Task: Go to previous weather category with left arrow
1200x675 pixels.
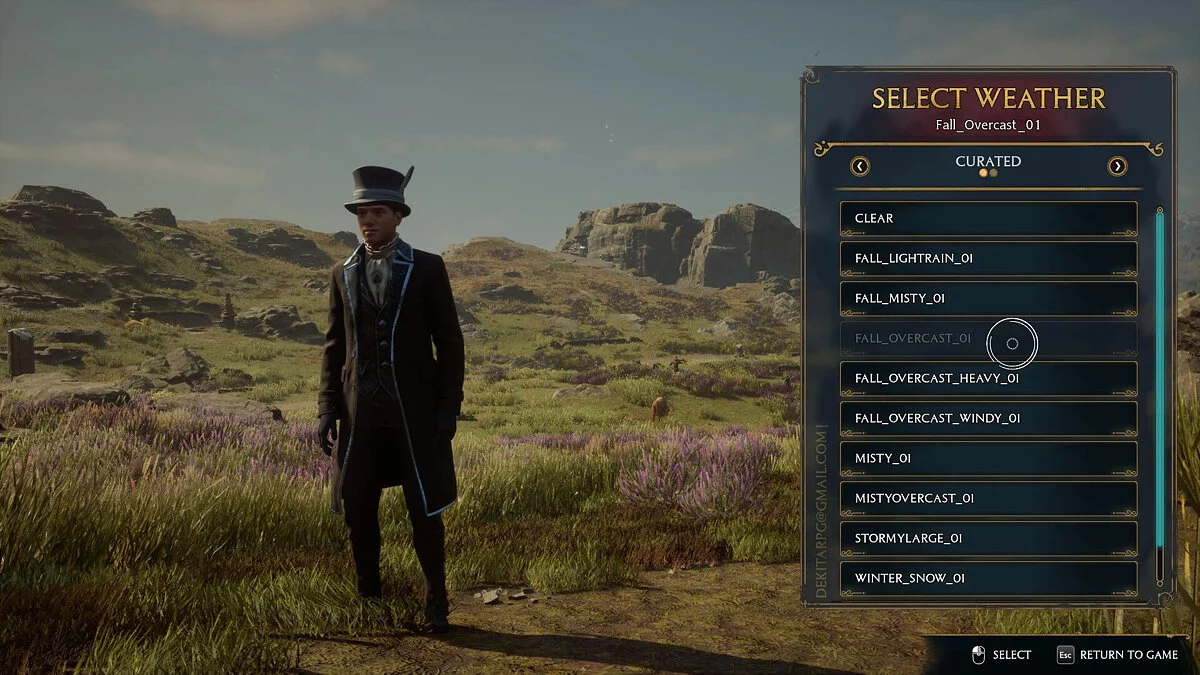Action: [859, 166]
